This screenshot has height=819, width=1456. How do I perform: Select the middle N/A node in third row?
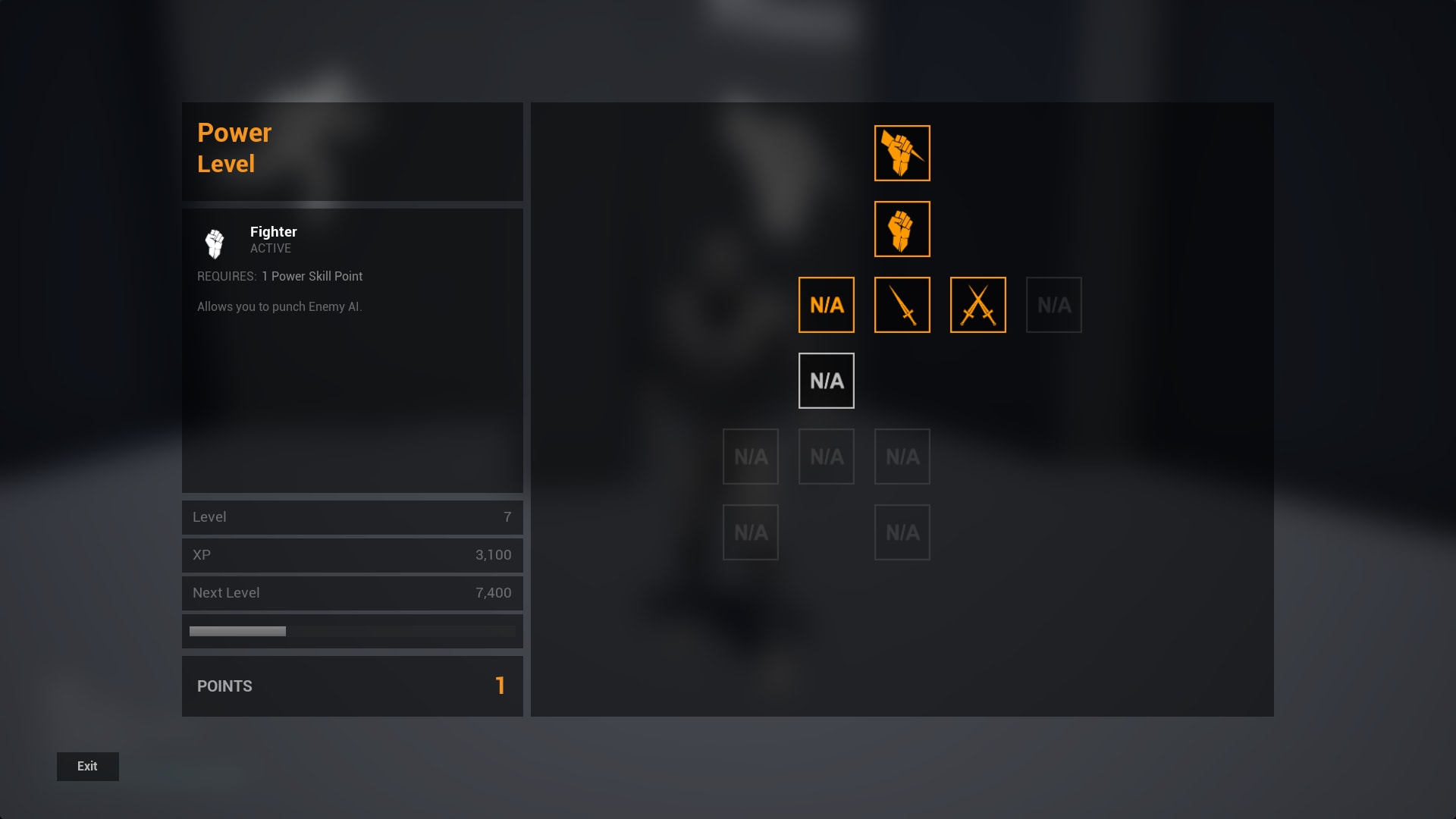click(827, 457)
